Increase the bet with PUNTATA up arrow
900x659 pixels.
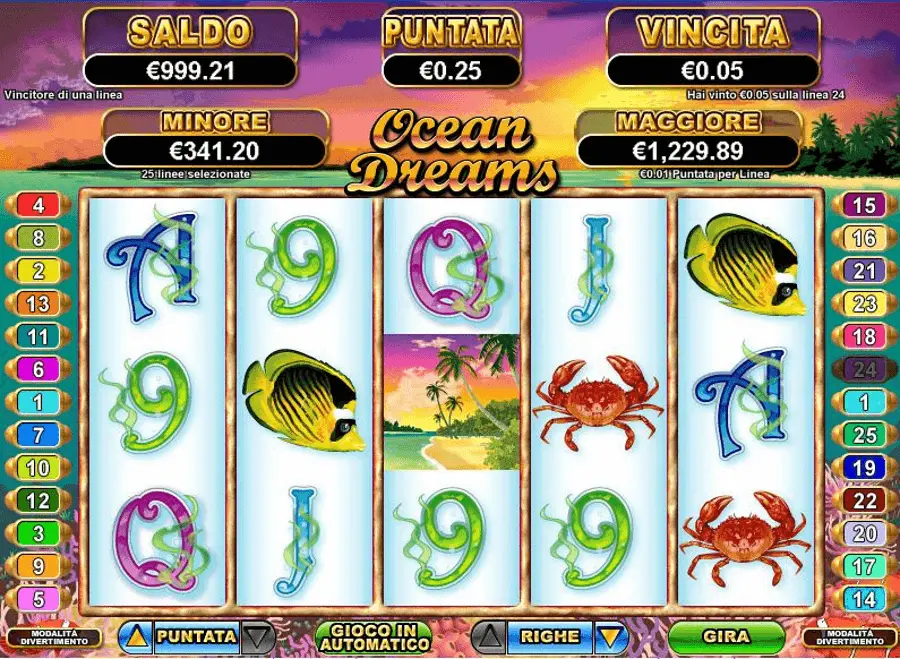(136, 636)
